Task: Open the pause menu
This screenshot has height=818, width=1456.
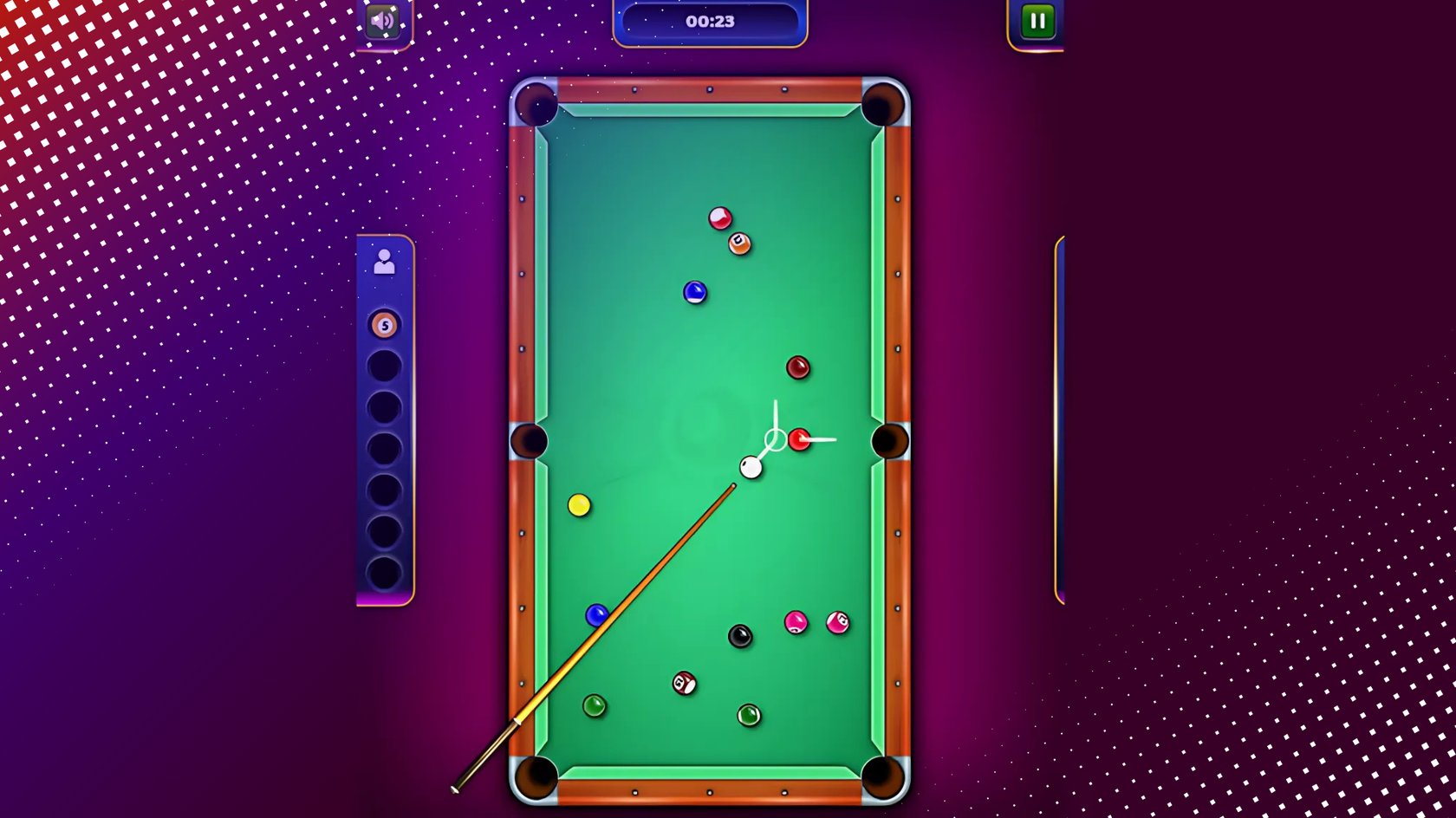Action: [1037, 21]
